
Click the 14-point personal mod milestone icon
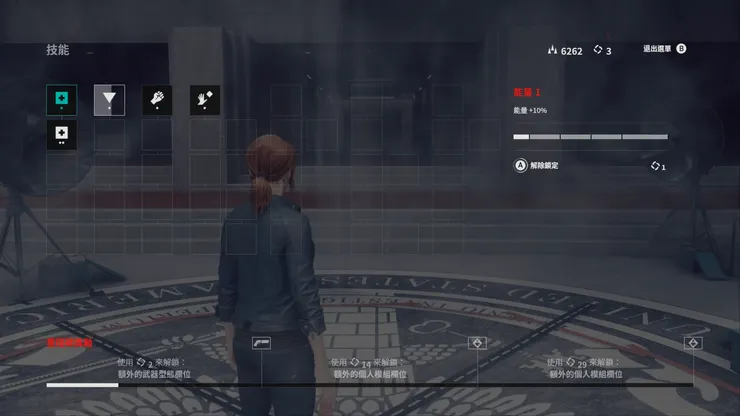click(x=478, y=343)
